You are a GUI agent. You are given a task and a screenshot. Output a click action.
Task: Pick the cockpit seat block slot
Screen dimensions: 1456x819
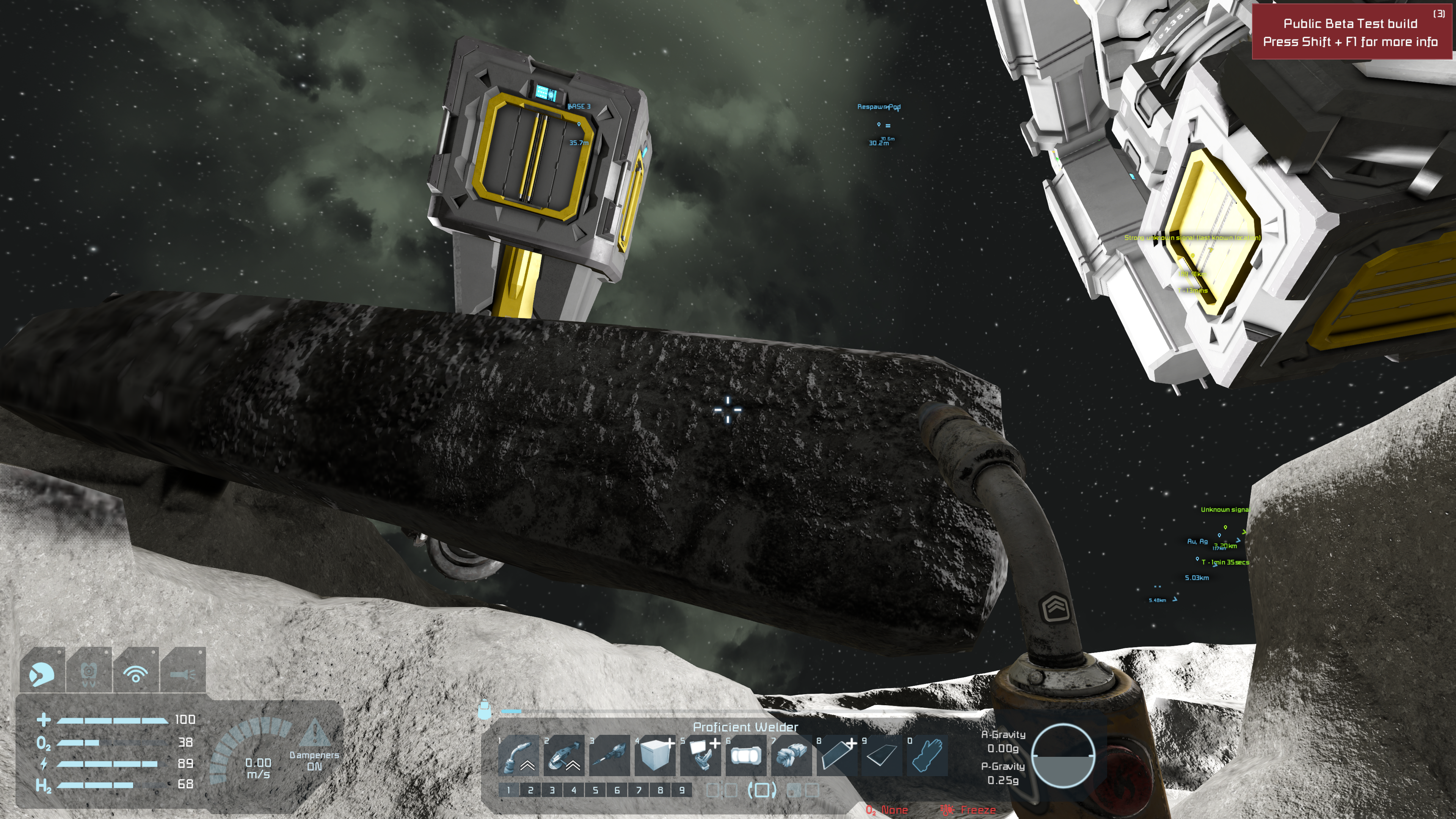[700, 756]
